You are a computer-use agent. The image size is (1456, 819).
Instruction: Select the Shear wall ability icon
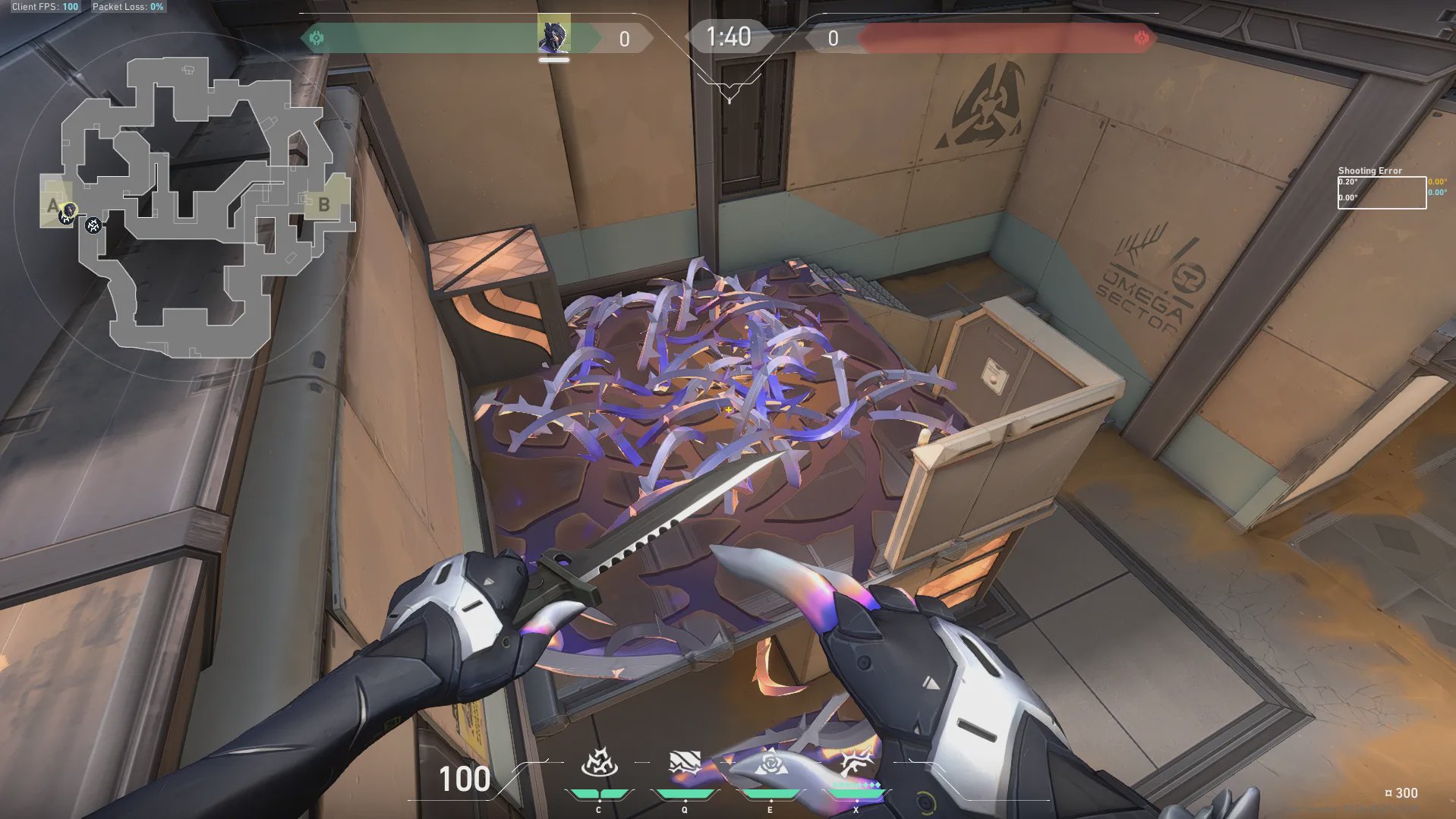tap(685, 763)
